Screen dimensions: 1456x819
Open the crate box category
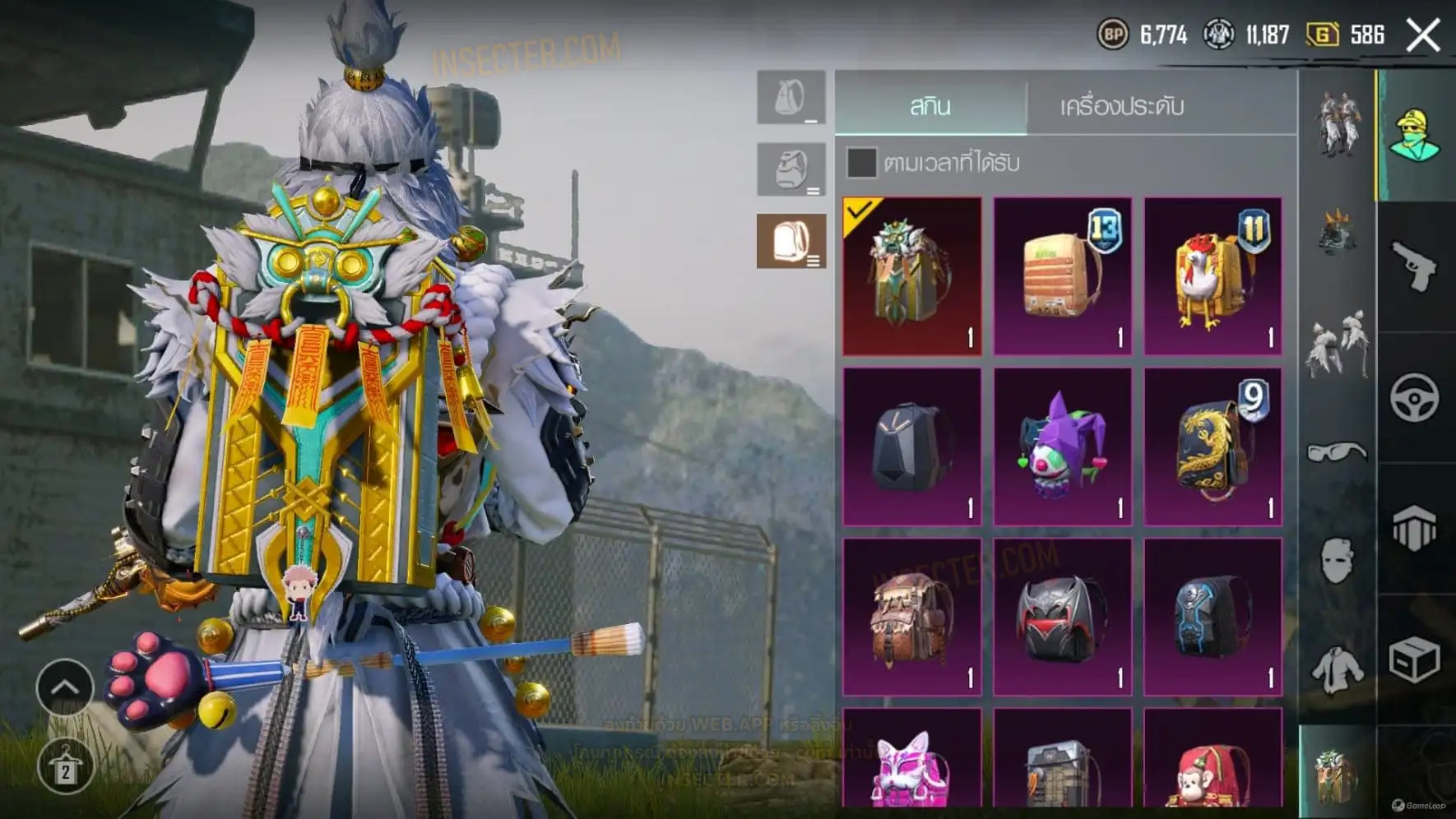pyautogui.click(x=1415, y=659)
